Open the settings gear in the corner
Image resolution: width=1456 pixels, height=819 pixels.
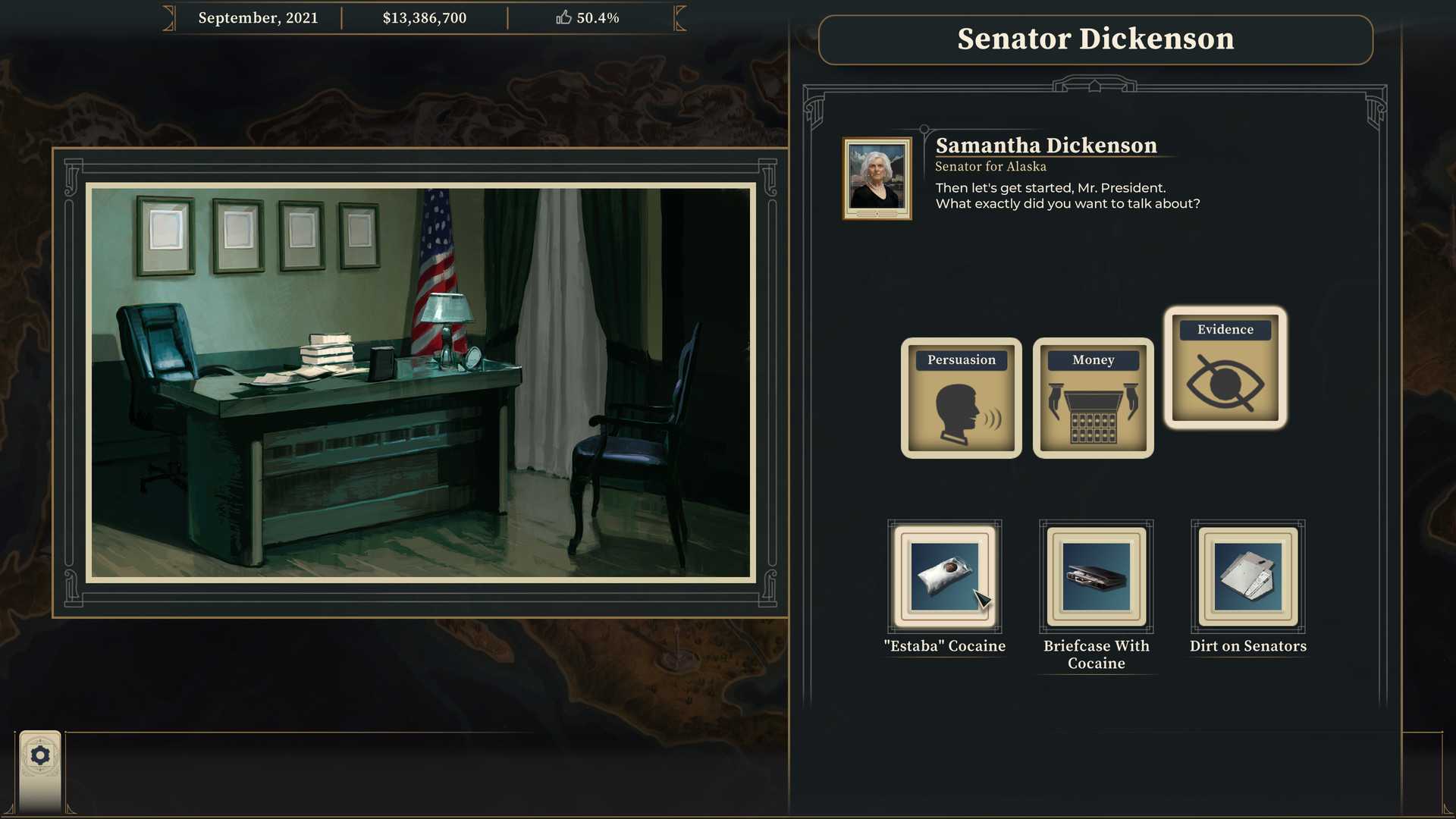click(40, 755)
